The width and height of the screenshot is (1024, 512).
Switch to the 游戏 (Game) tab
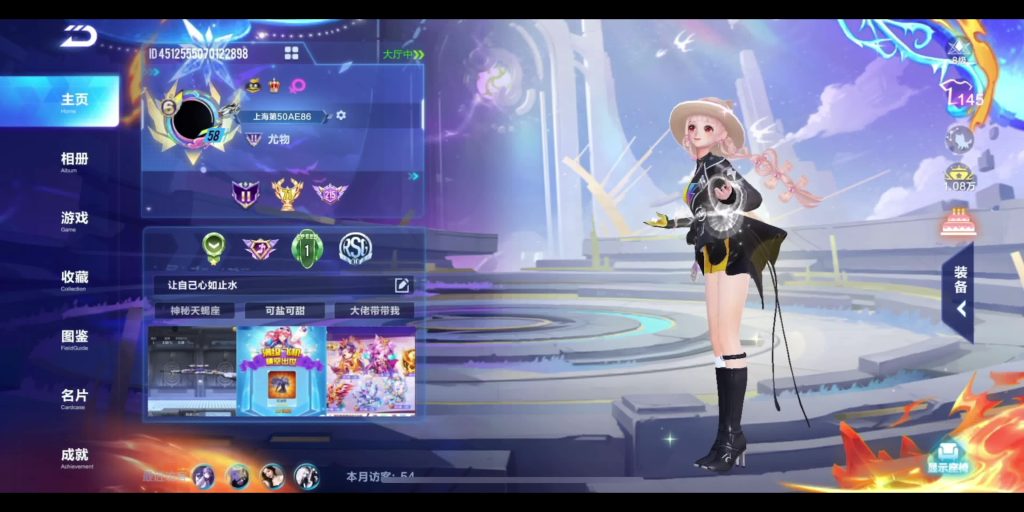point(74,219)
